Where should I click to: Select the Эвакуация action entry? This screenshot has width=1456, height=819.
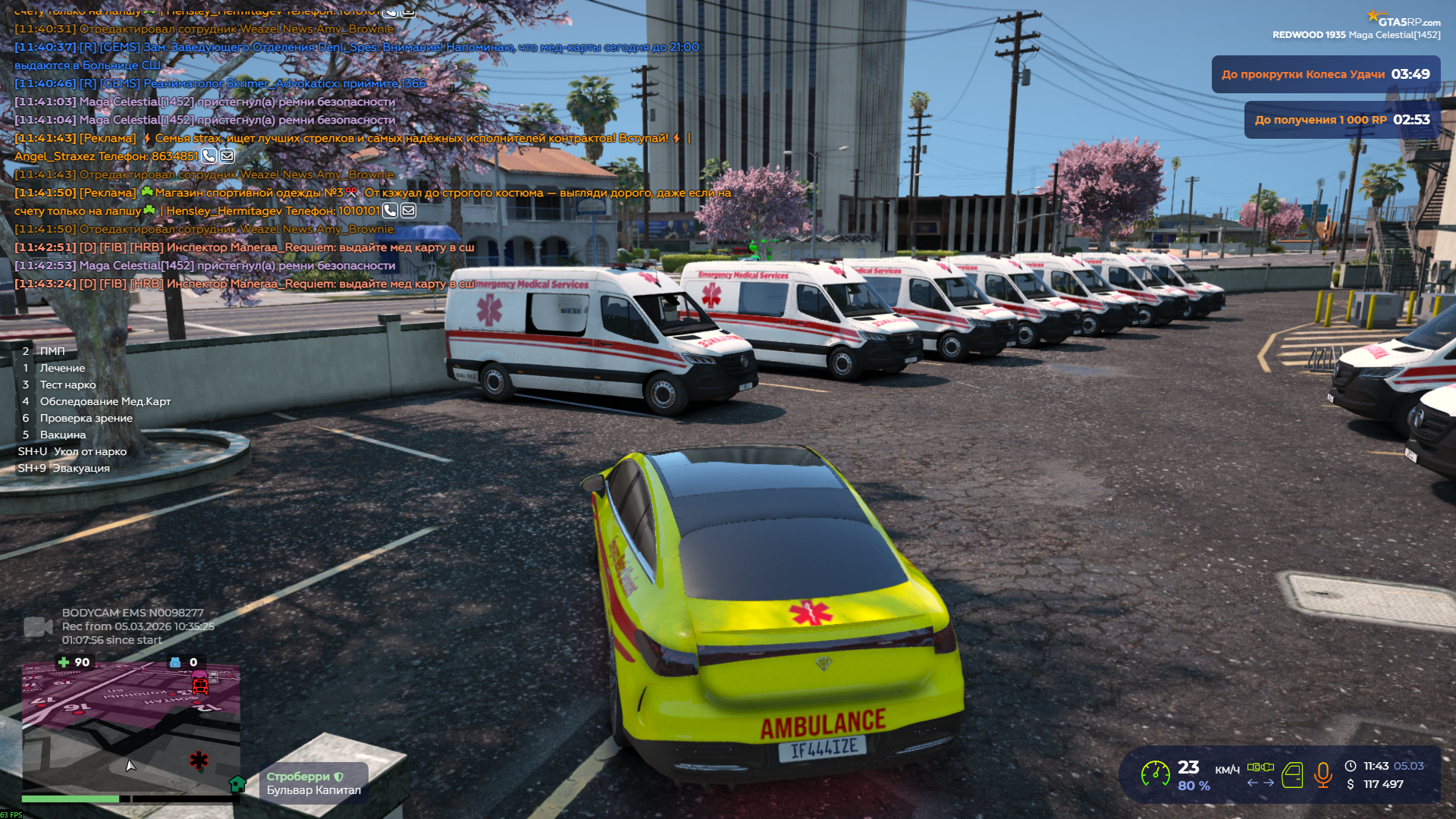80,468
